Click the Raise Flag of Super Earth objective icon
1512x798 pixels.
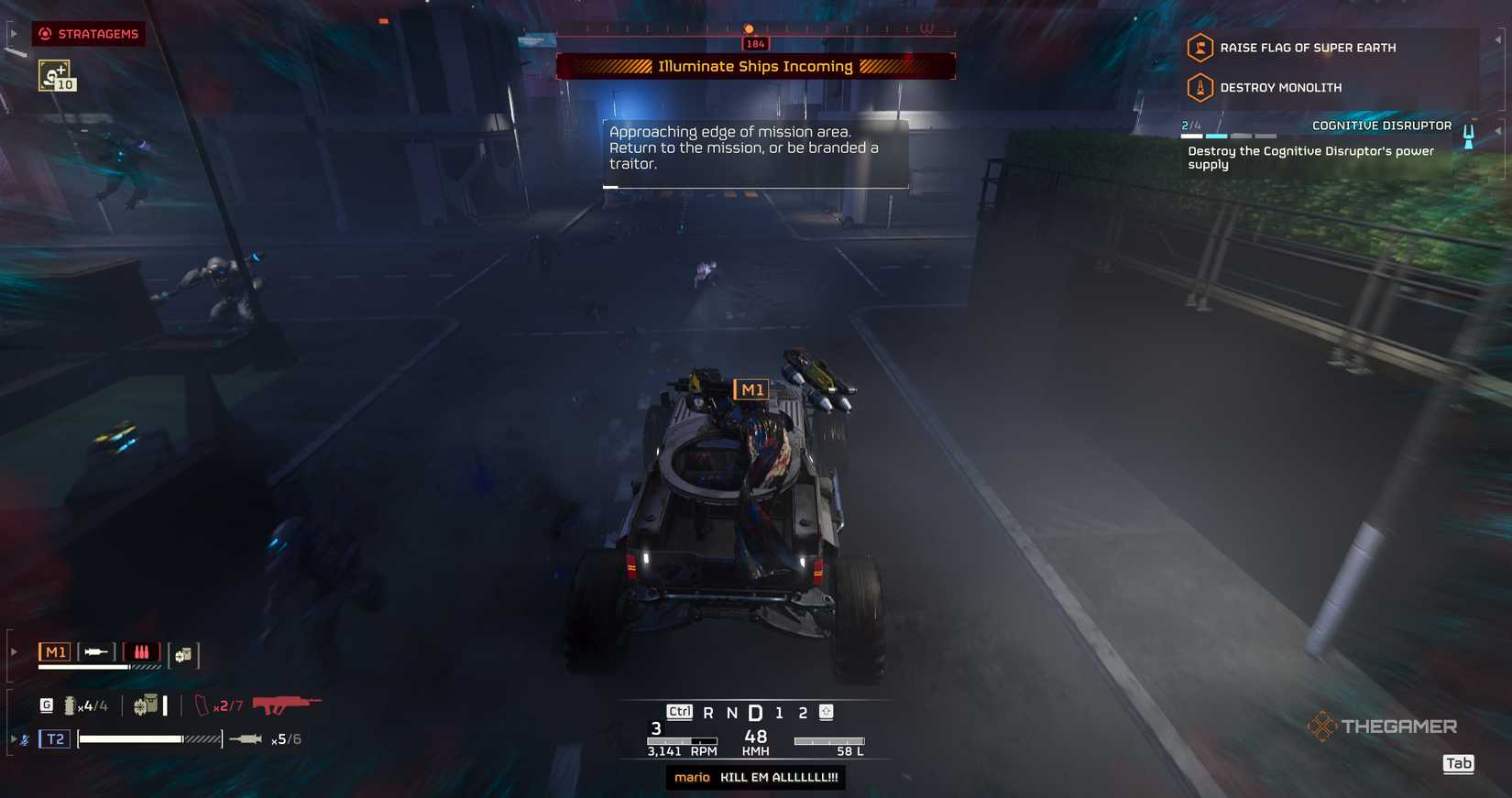1200,48
